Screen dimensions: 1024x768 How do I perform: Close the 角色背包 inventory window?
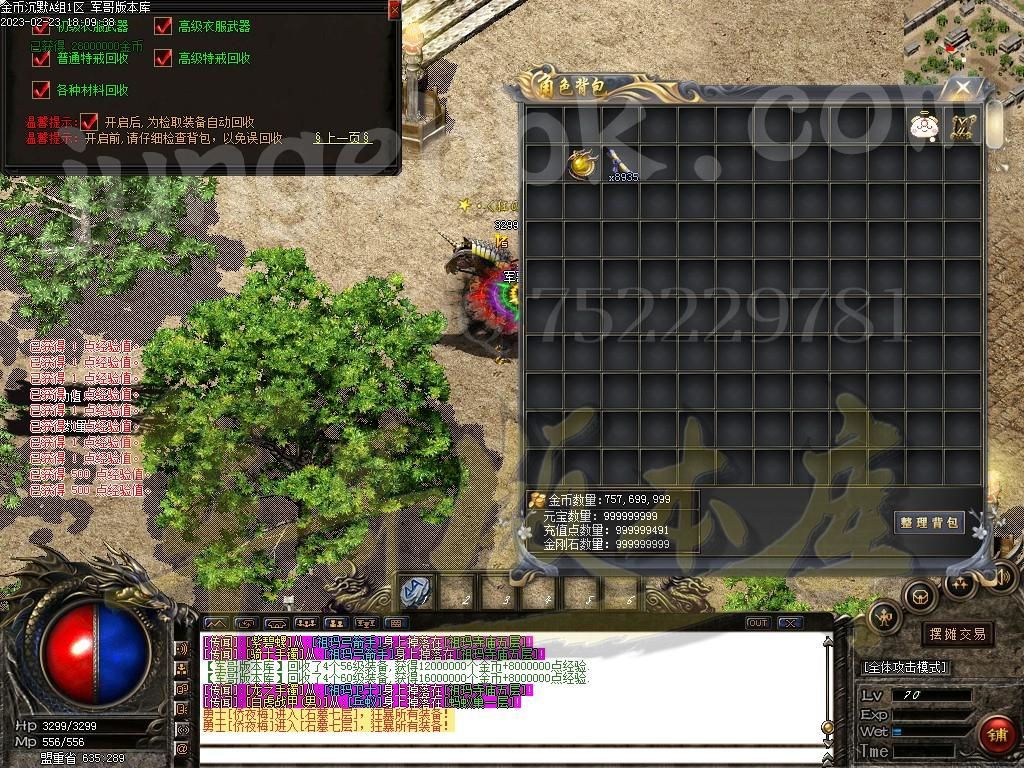(962, 88)
